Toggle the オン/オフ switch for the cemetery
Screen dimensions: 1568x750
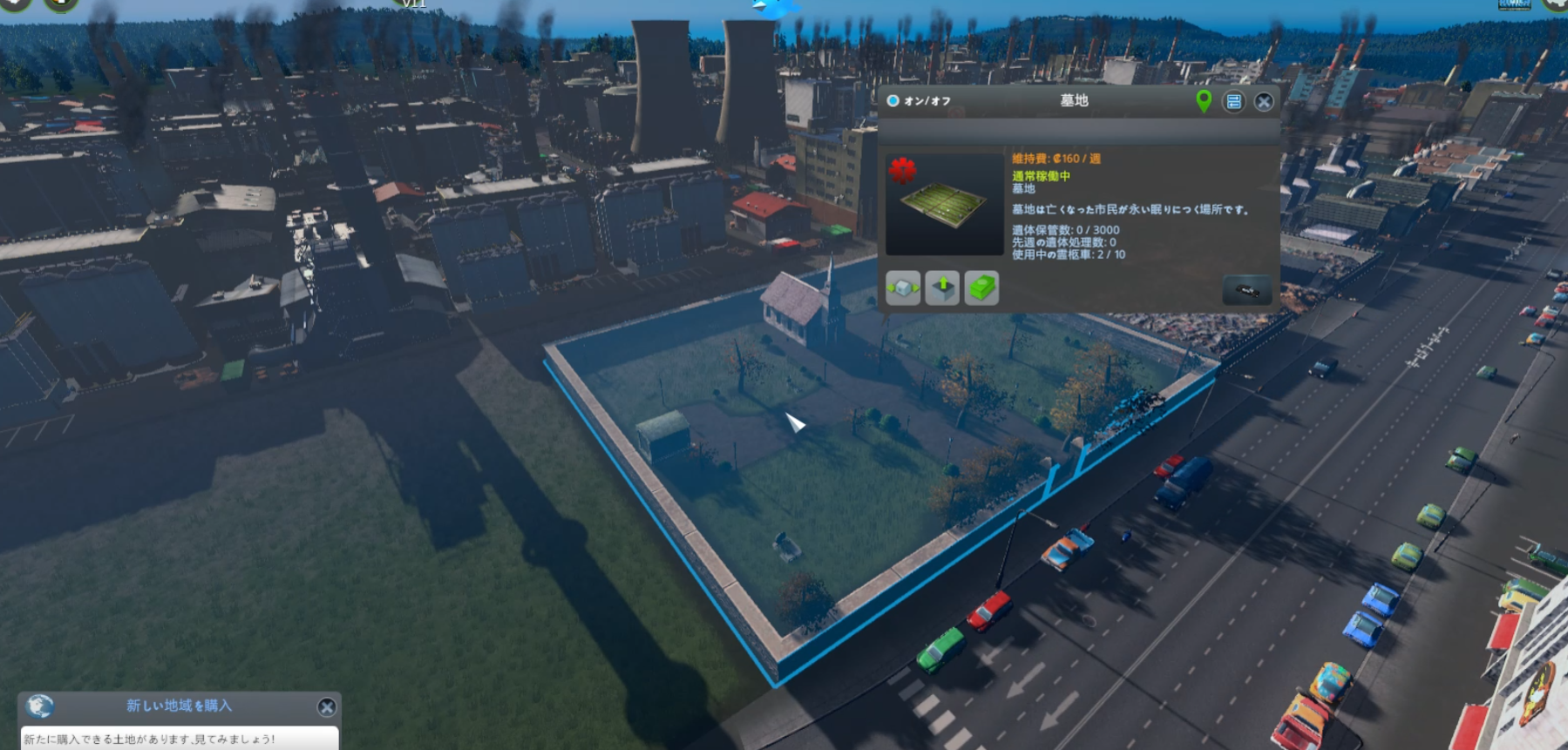coord(892,101)
